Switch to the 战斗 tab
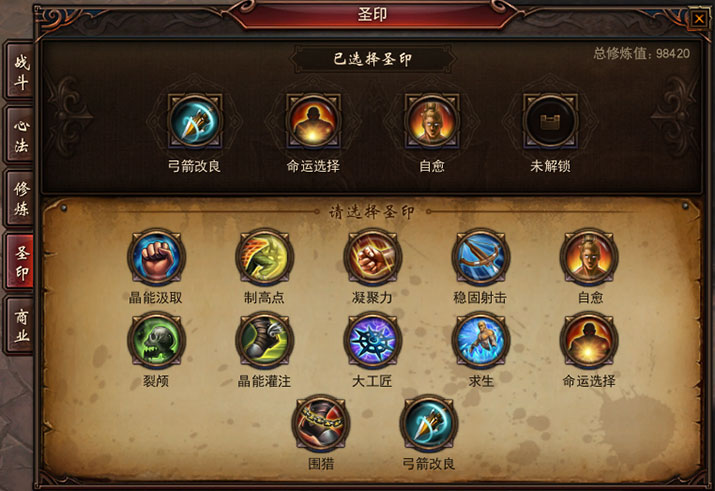The height and width of the screenshot is (491, 715). [x=19, y=71]
